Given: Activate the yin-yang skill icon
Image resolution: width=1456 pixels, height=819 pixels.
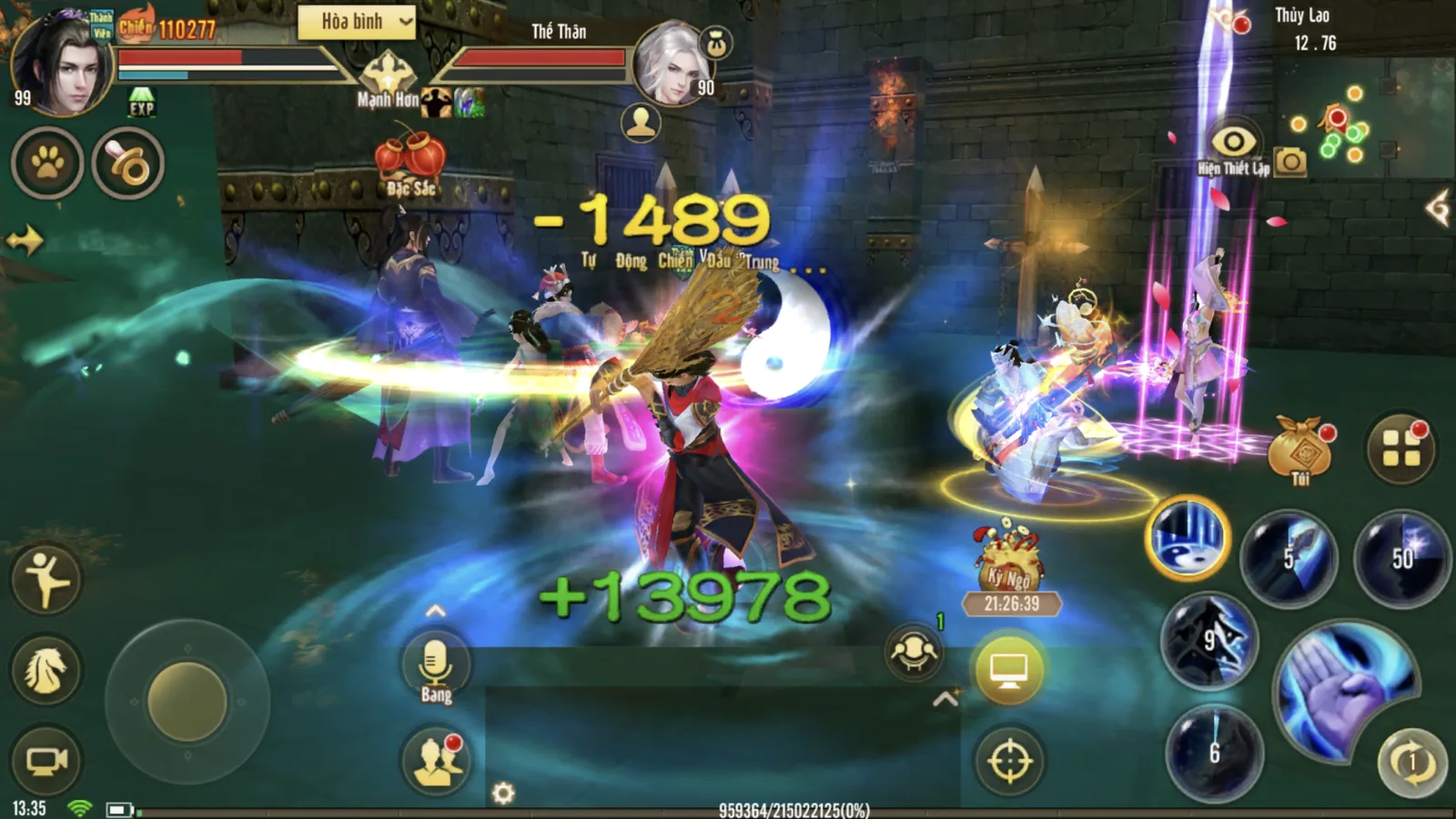Looking at the screenshot, I should click(1187, 539).
